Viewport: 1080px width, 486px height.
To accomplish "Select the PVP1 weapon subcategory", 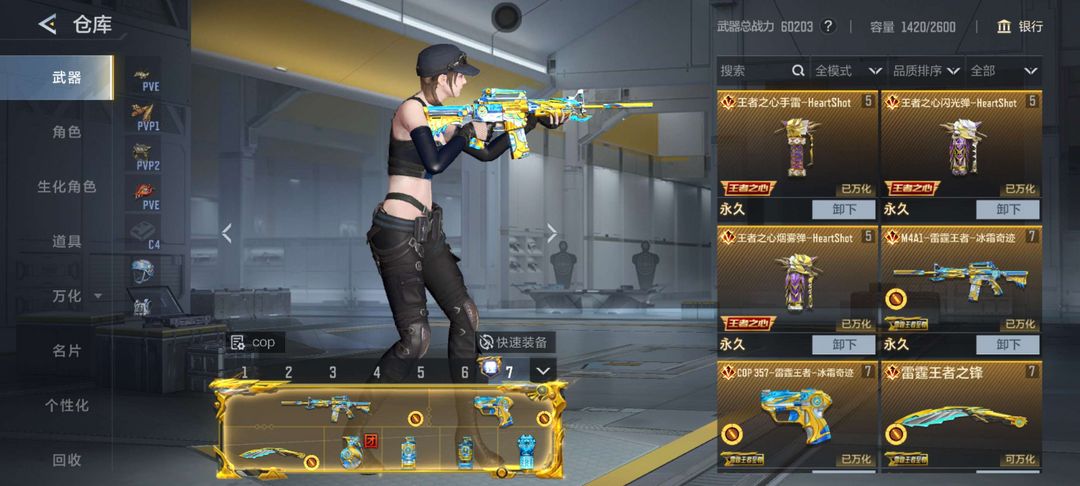I will pyautogui.click(x=147, y=118).
